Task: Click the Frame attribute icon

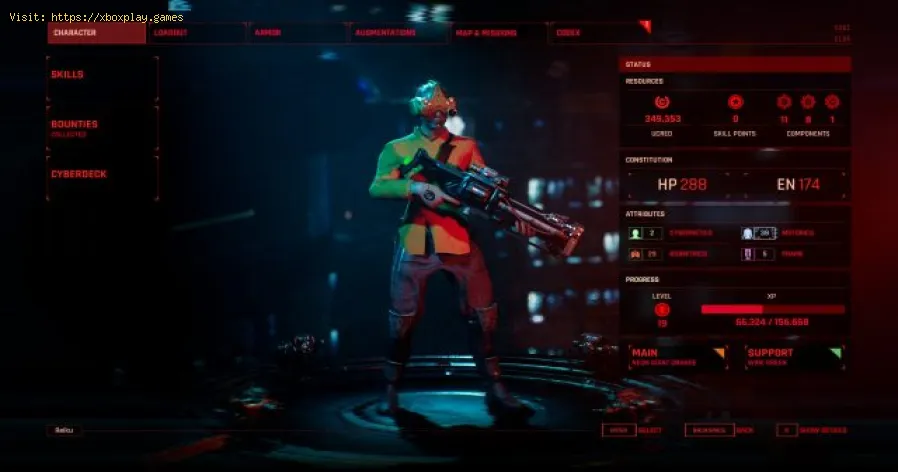Action: point(747,254)
